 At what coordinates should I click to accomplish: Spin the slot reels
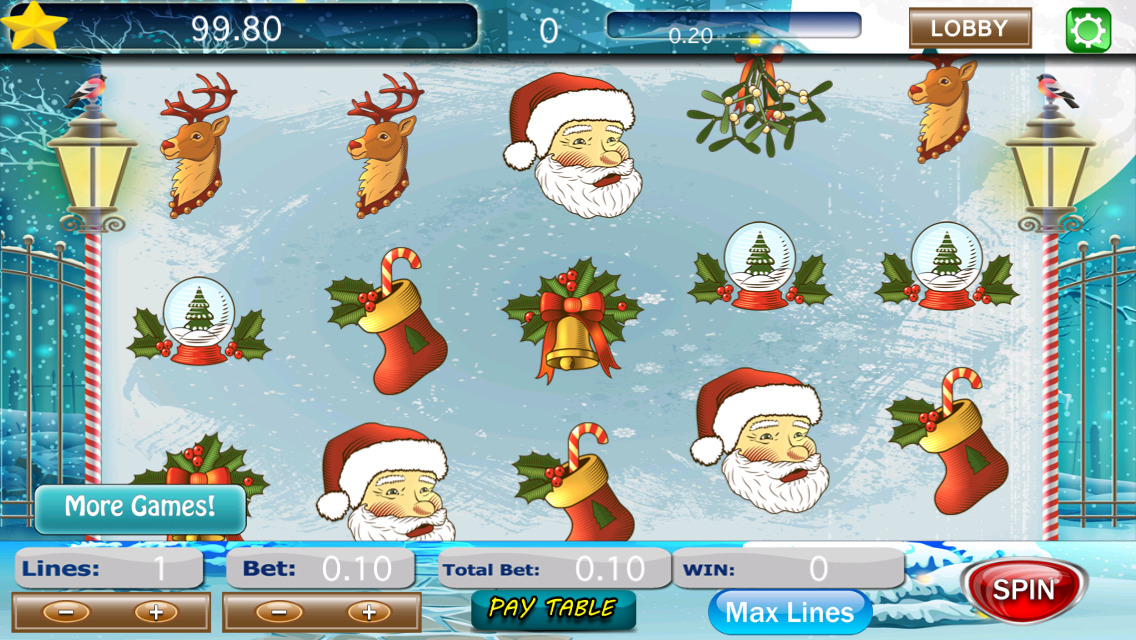tap(1024, 589)
